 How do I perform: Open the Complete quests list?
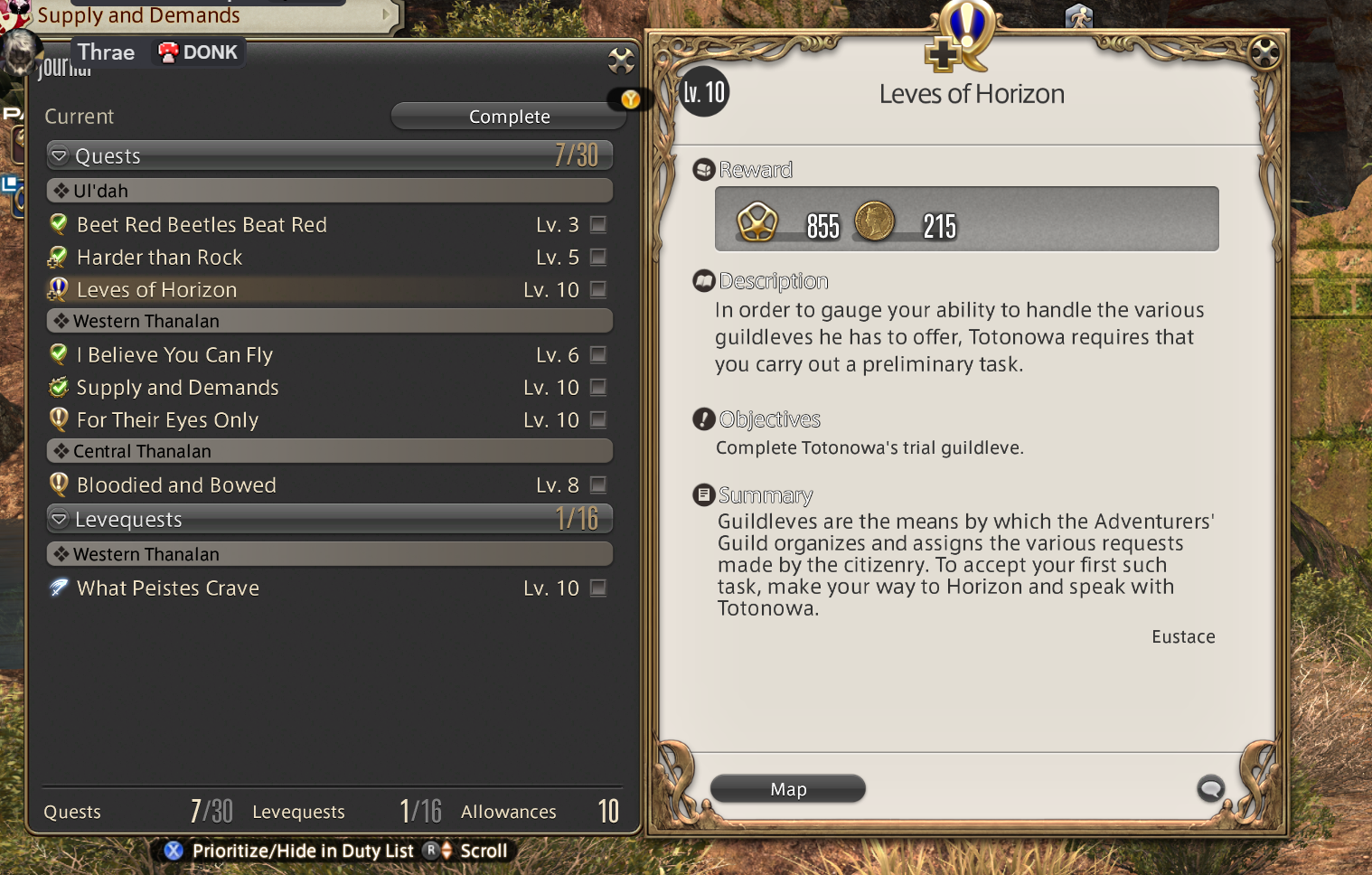coord(509,117)
